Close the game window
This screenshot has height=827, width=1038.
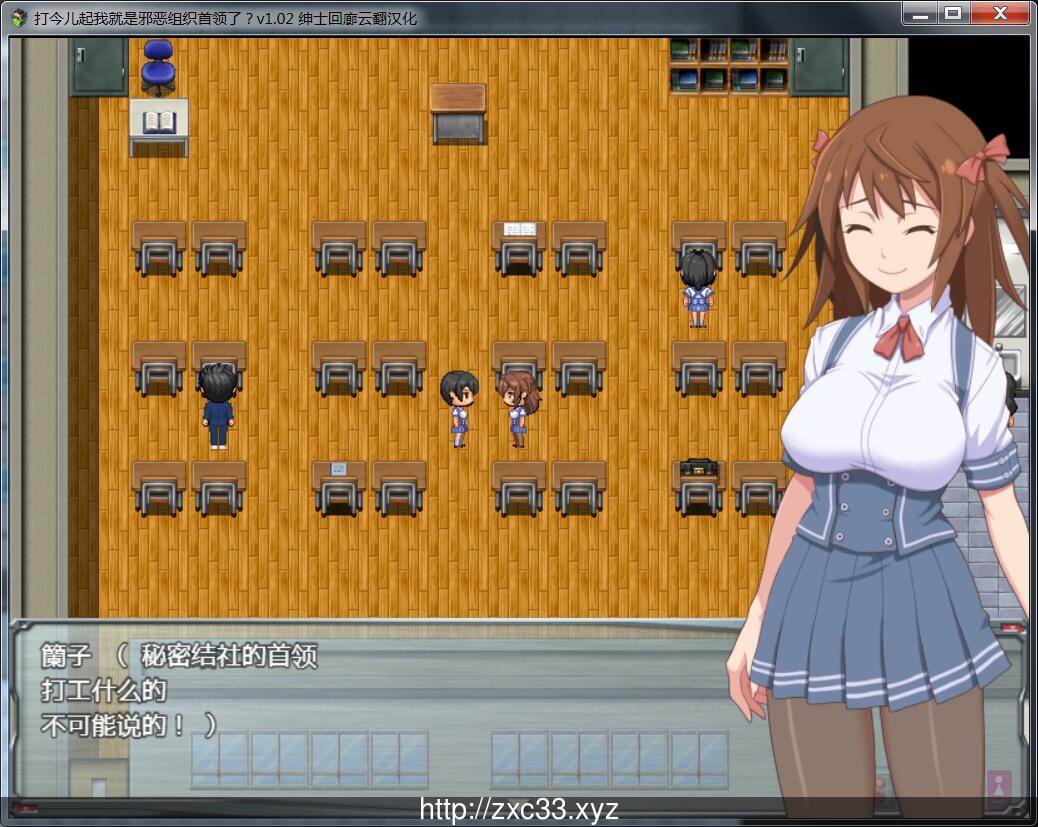pos(1001,13)
